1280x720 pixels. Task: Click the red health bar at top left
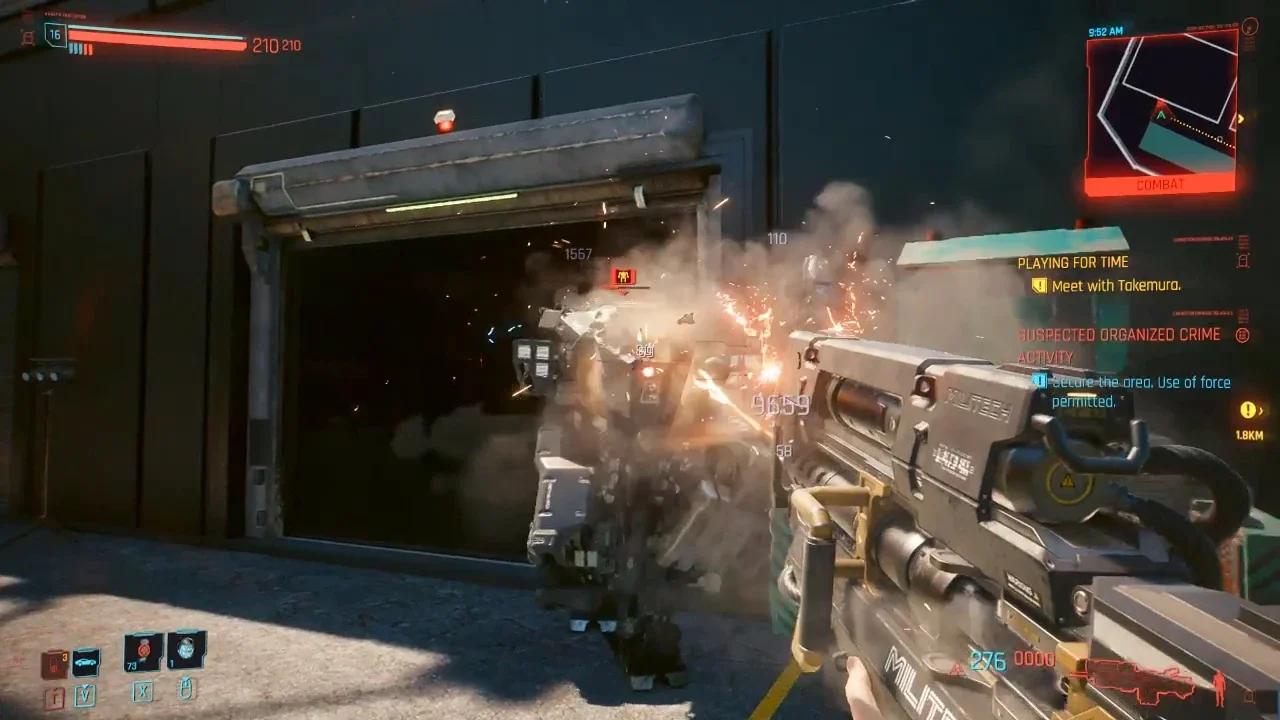(x=155, y=42)
